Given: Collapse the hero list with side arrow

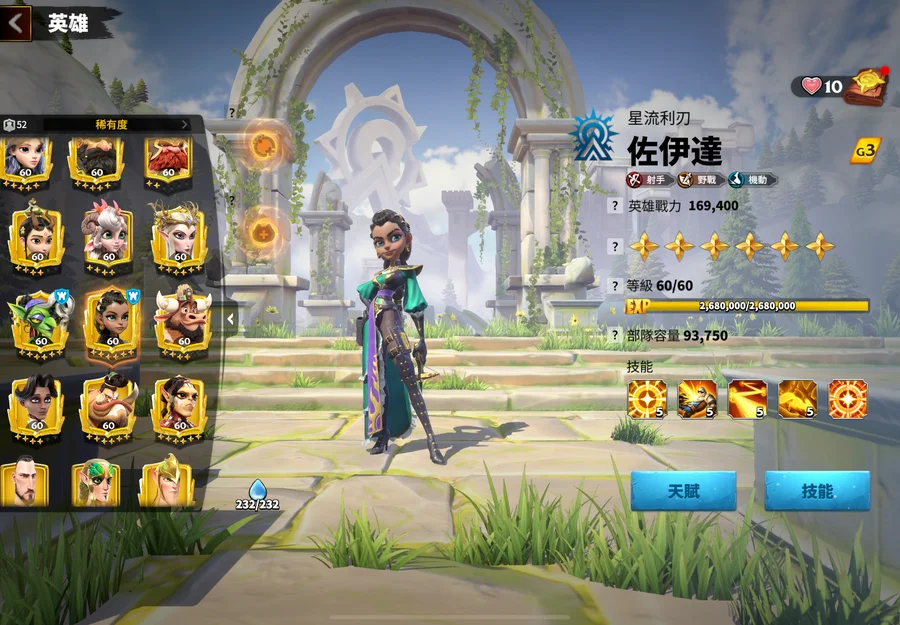Looking at the screenshot, I should pos(230,319).
